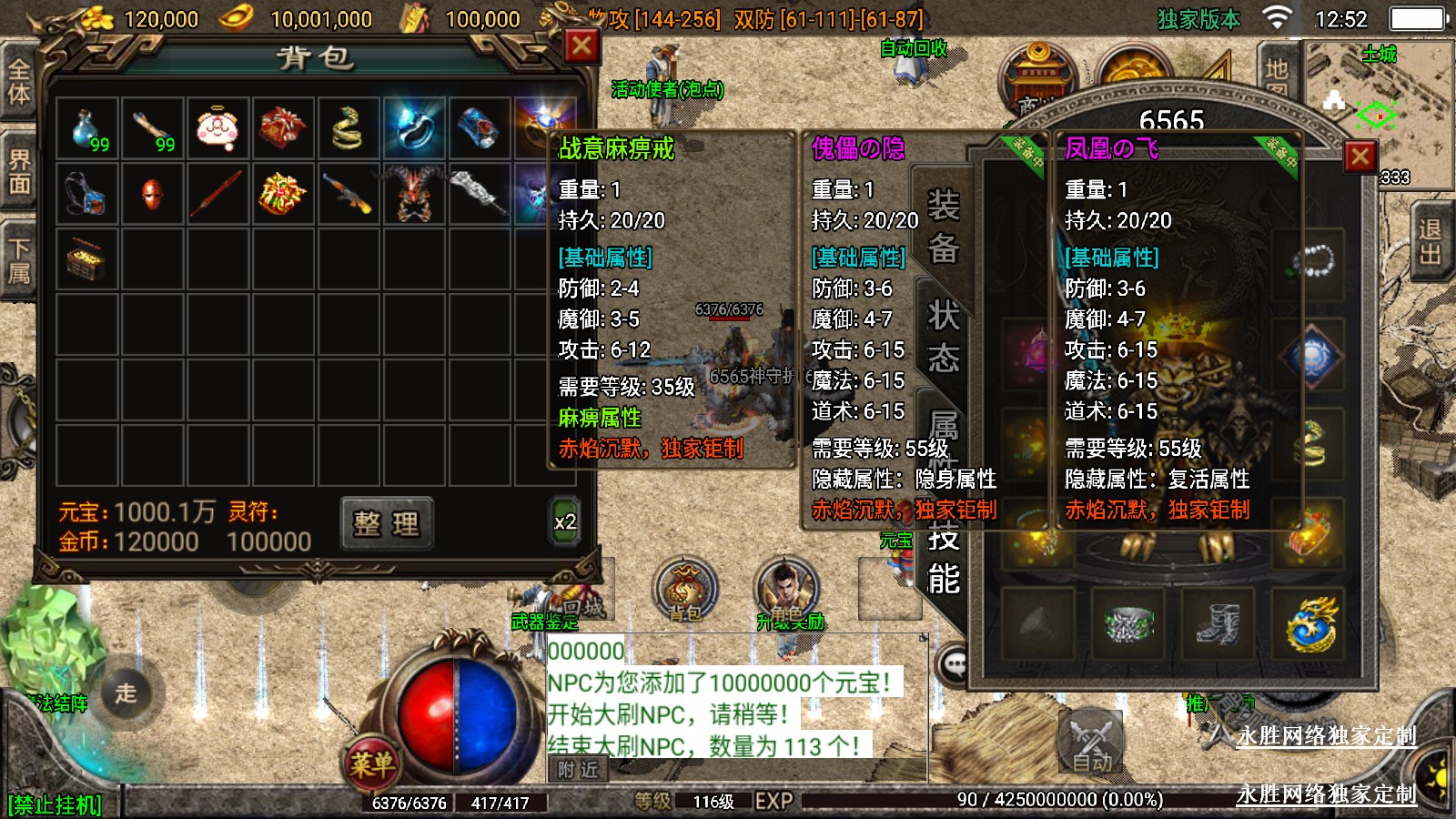Image resolution: width=1456 pixels, height=819 pixels.
Task: Select the blue potion stack in the backpack
Action: pyautogui.click(x=87, y=129)
